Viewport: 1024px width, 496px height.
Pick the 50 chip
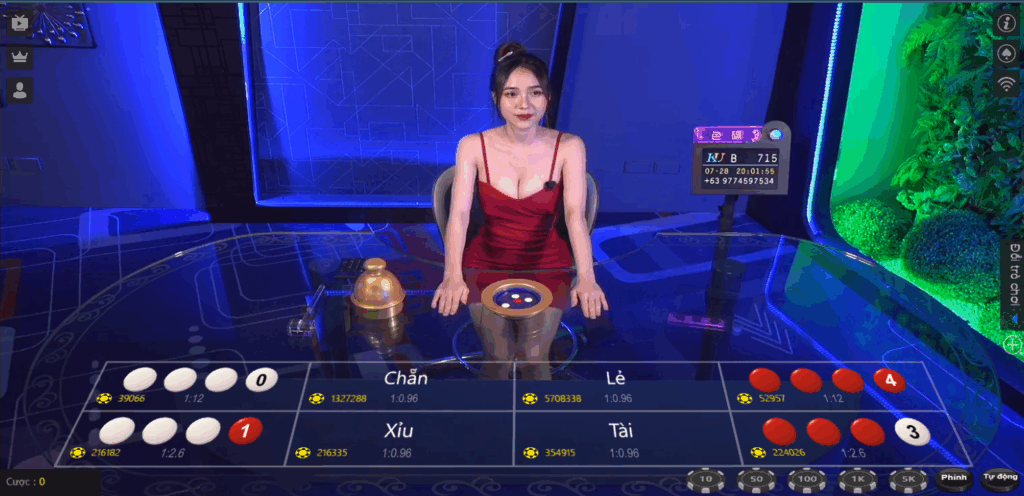click(756, 480)
